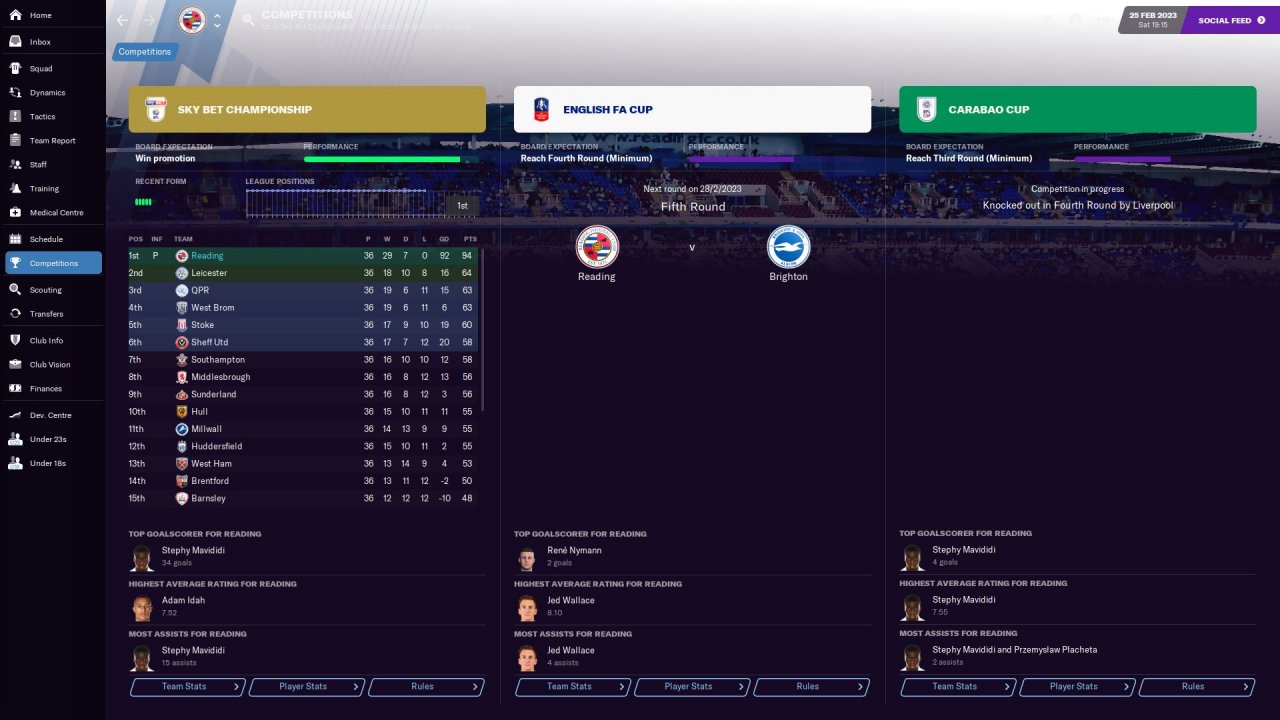Open the Sky Bet Championship competition header
The width and height of the screenshot is (1280, 720).
(307, 110)
